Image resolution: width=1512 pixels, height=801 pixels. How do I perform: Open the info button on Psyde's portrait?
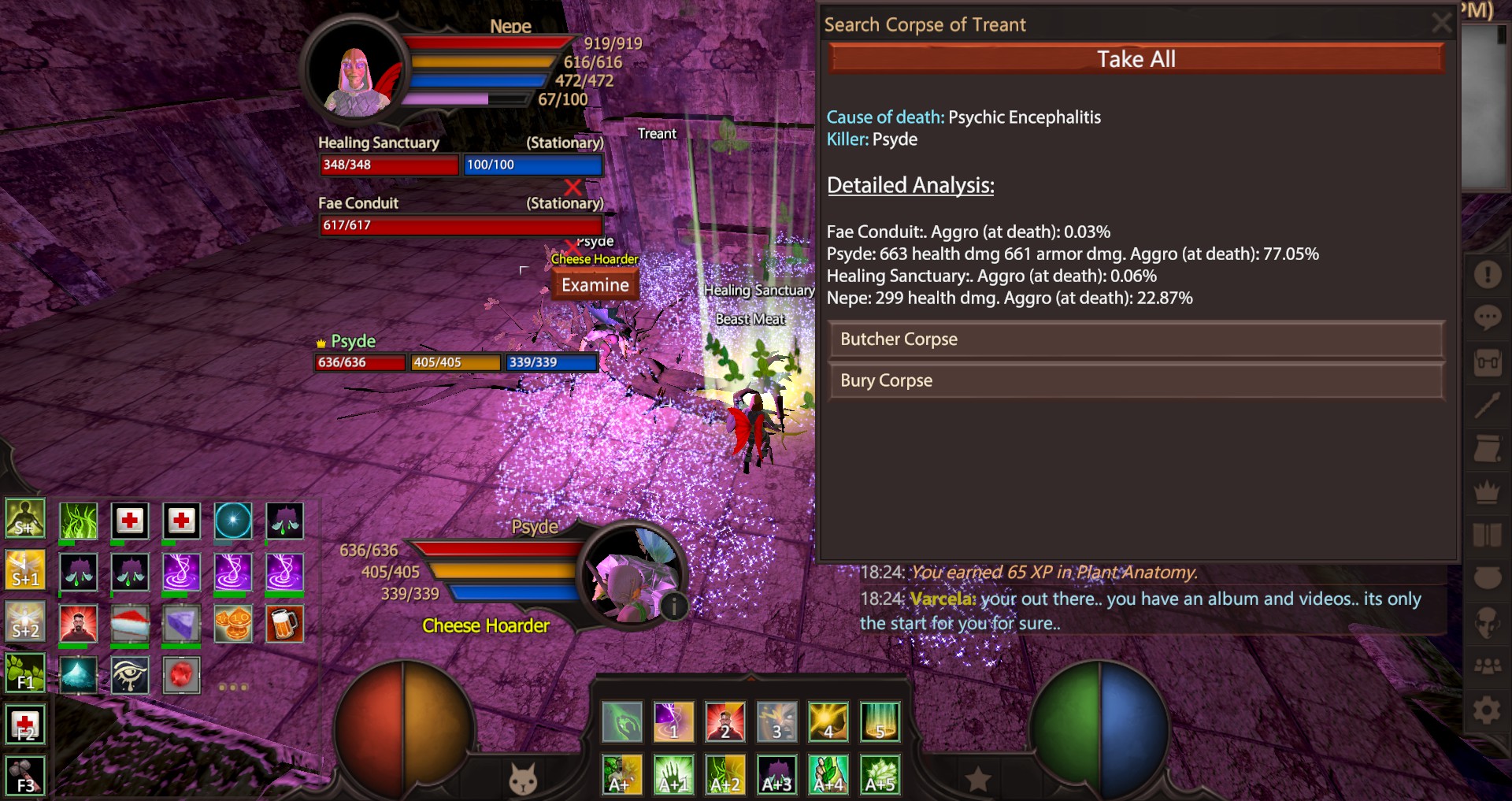pyautogui.click(x=674, y=606)
